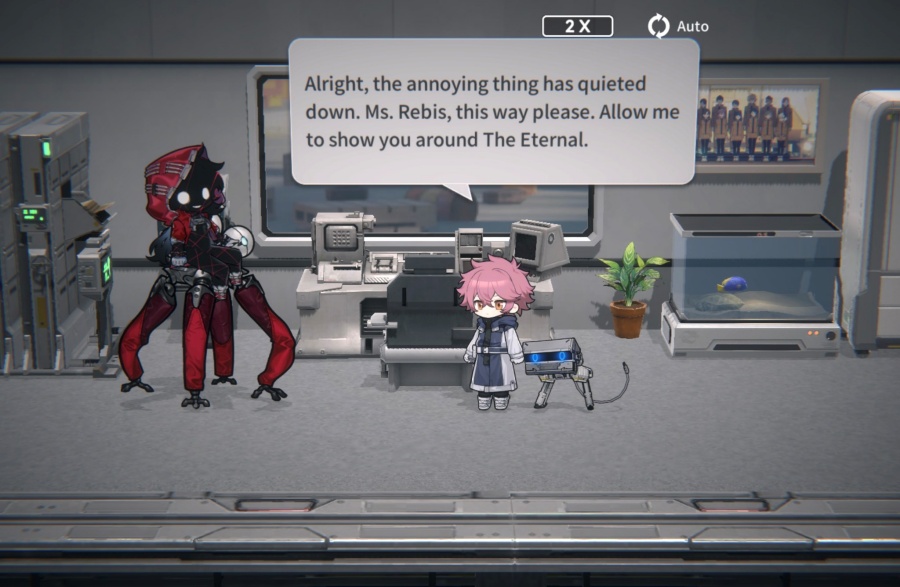Enable Auto dialogue playback
The height and width of the screenshot is (587, 900).
pyautogui.click(x=678, y=26)
